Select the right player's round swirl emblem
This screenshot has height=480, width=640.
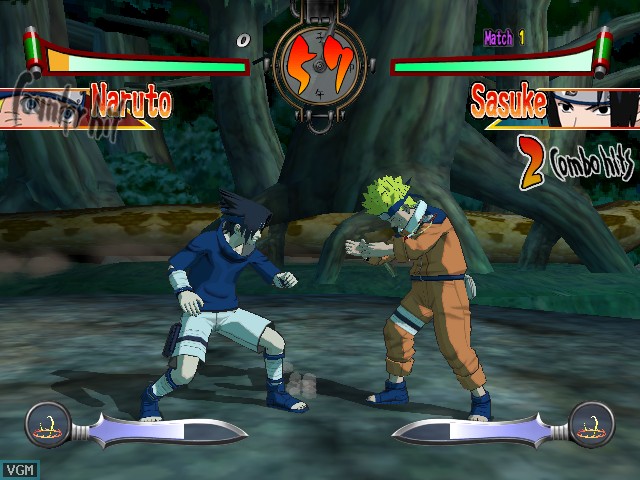point(591,424)
